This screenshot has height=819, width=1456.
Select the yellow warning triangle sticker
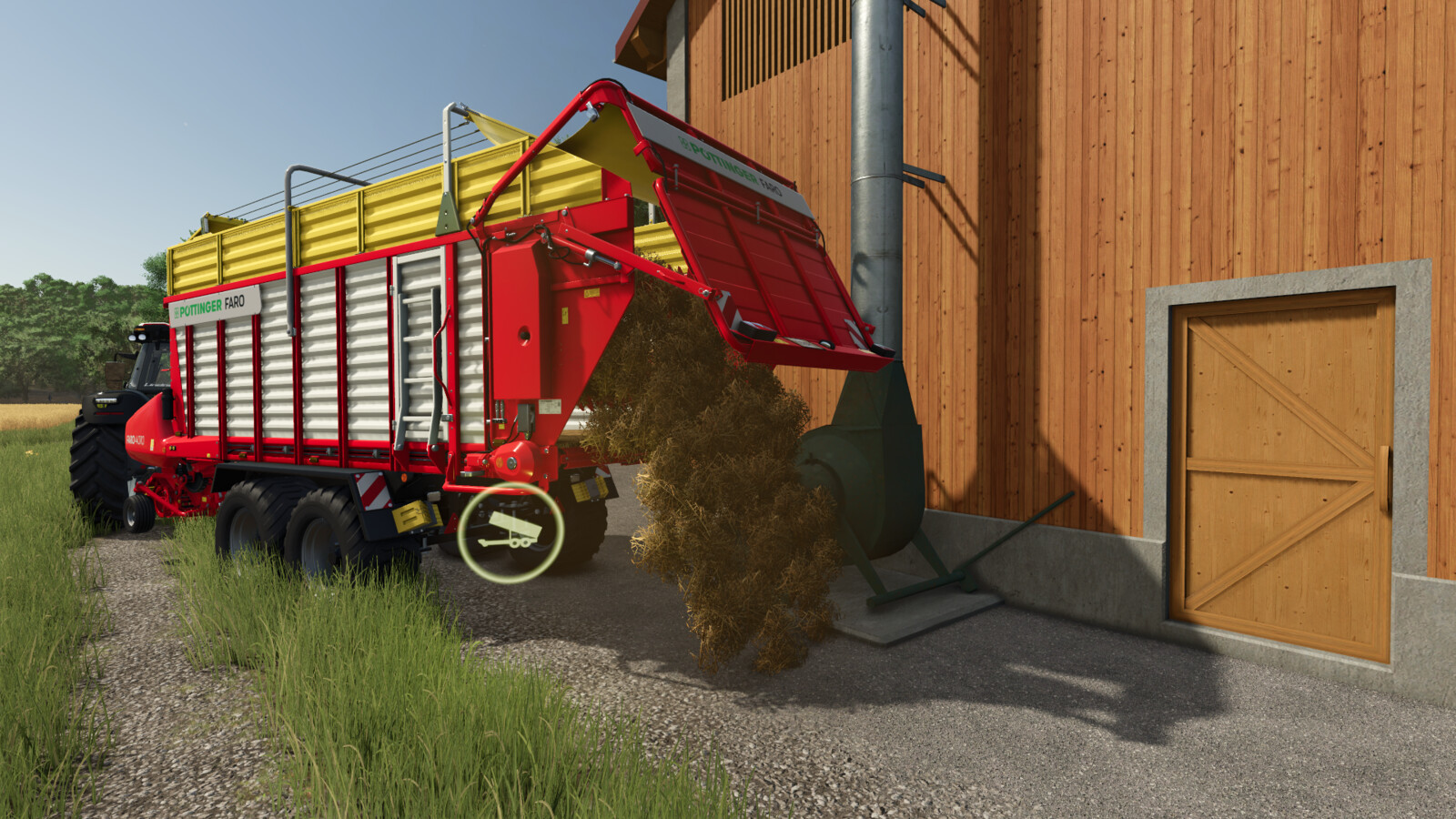[x=590, y=293]
